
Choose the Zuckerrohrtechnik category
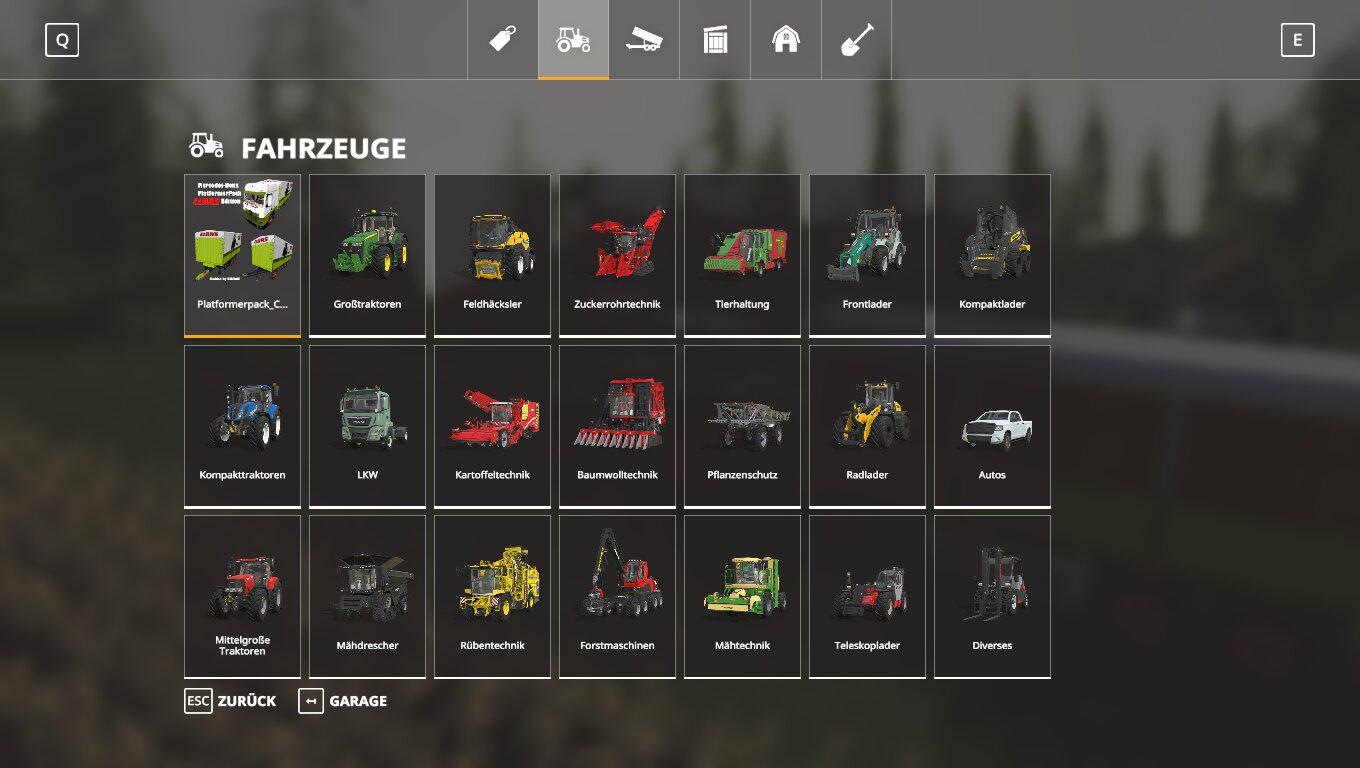pos(617,255)
